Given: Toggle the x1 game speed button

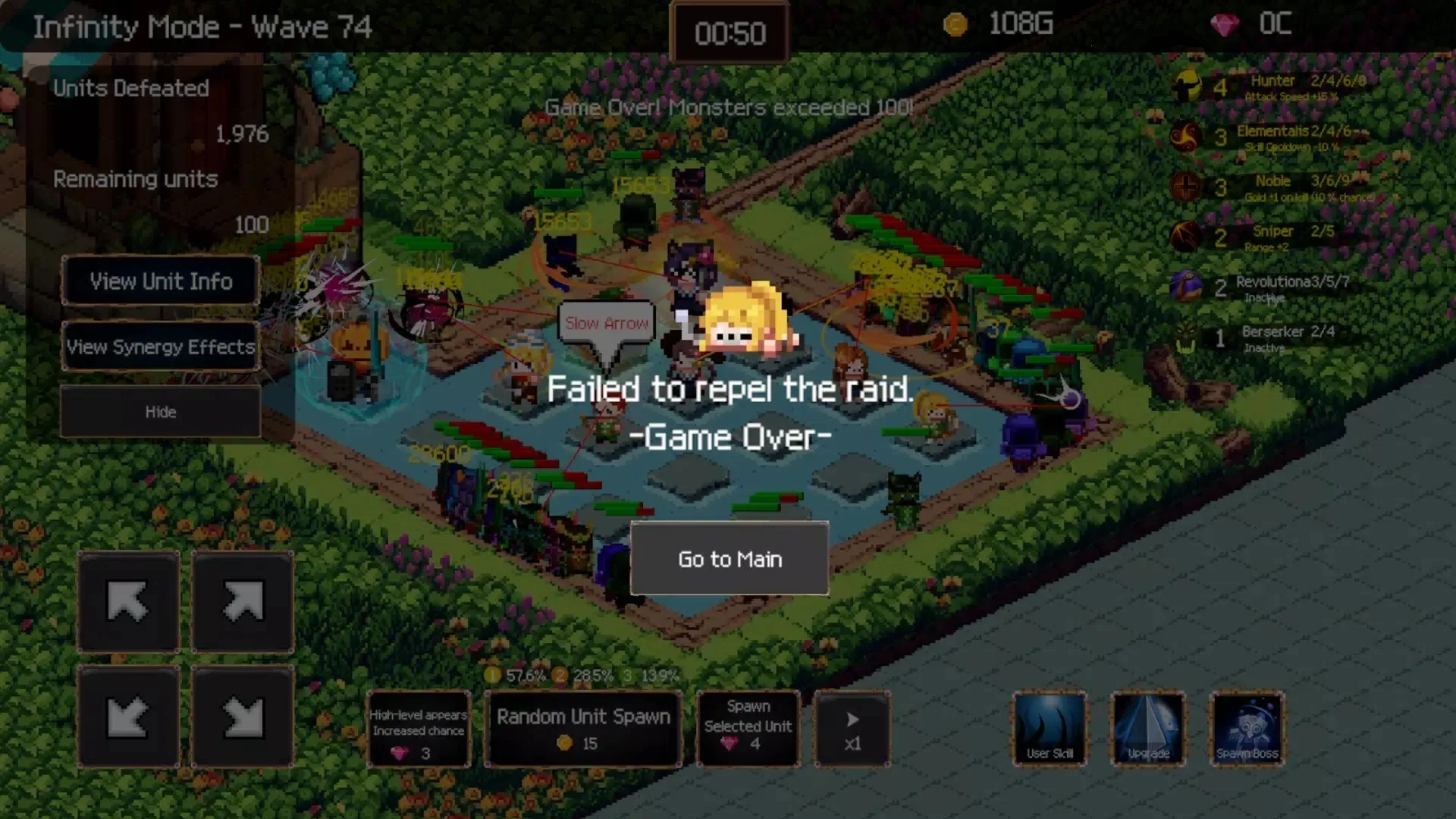Looking at the screenshot, I should 852,729.
